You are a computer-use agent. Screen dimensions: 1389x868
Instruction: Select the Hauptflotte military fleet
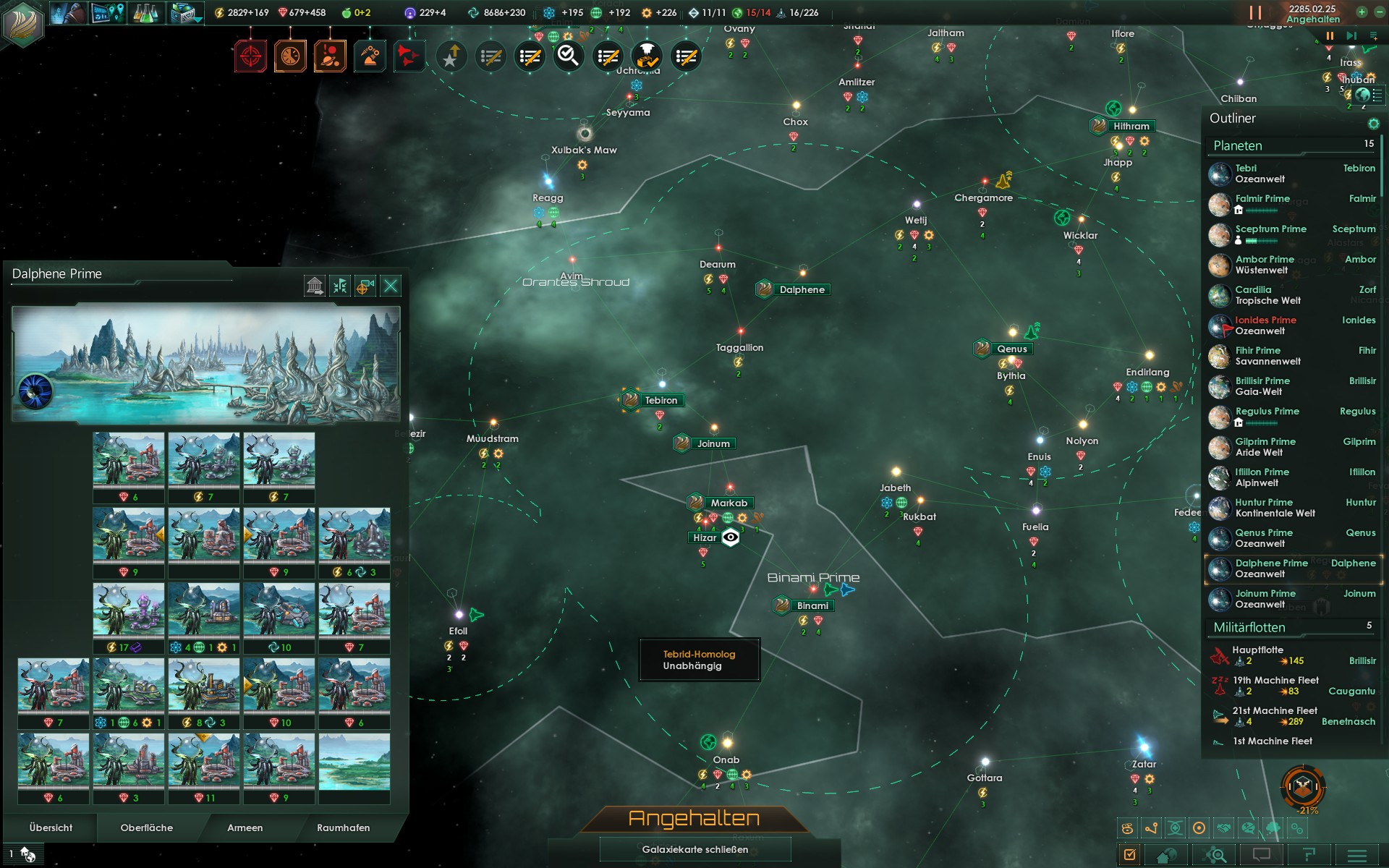click(1257, 650)
